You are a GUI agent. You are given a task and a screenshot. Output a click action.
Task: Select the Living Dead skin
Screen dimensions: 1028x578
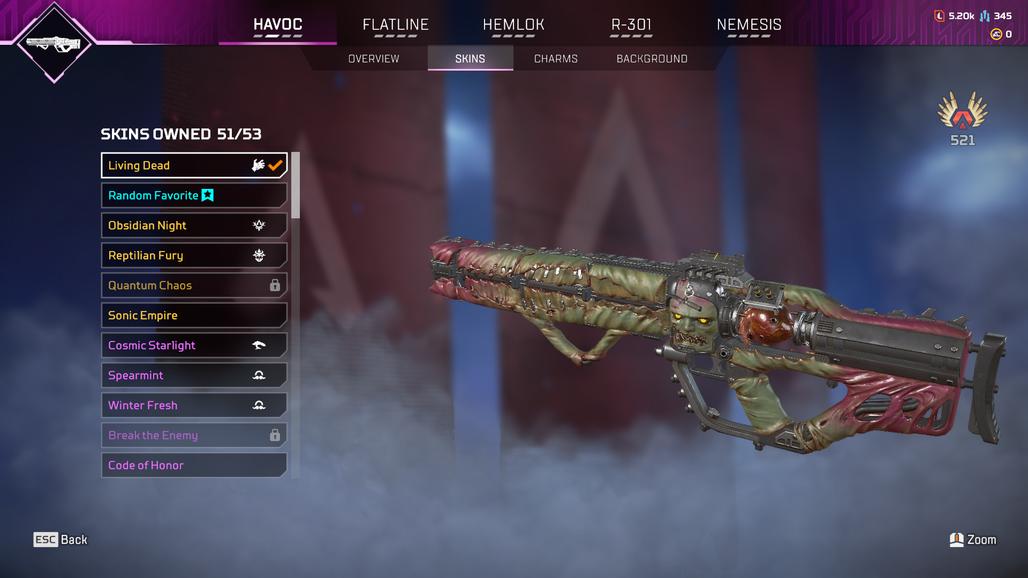click(194, 166)
